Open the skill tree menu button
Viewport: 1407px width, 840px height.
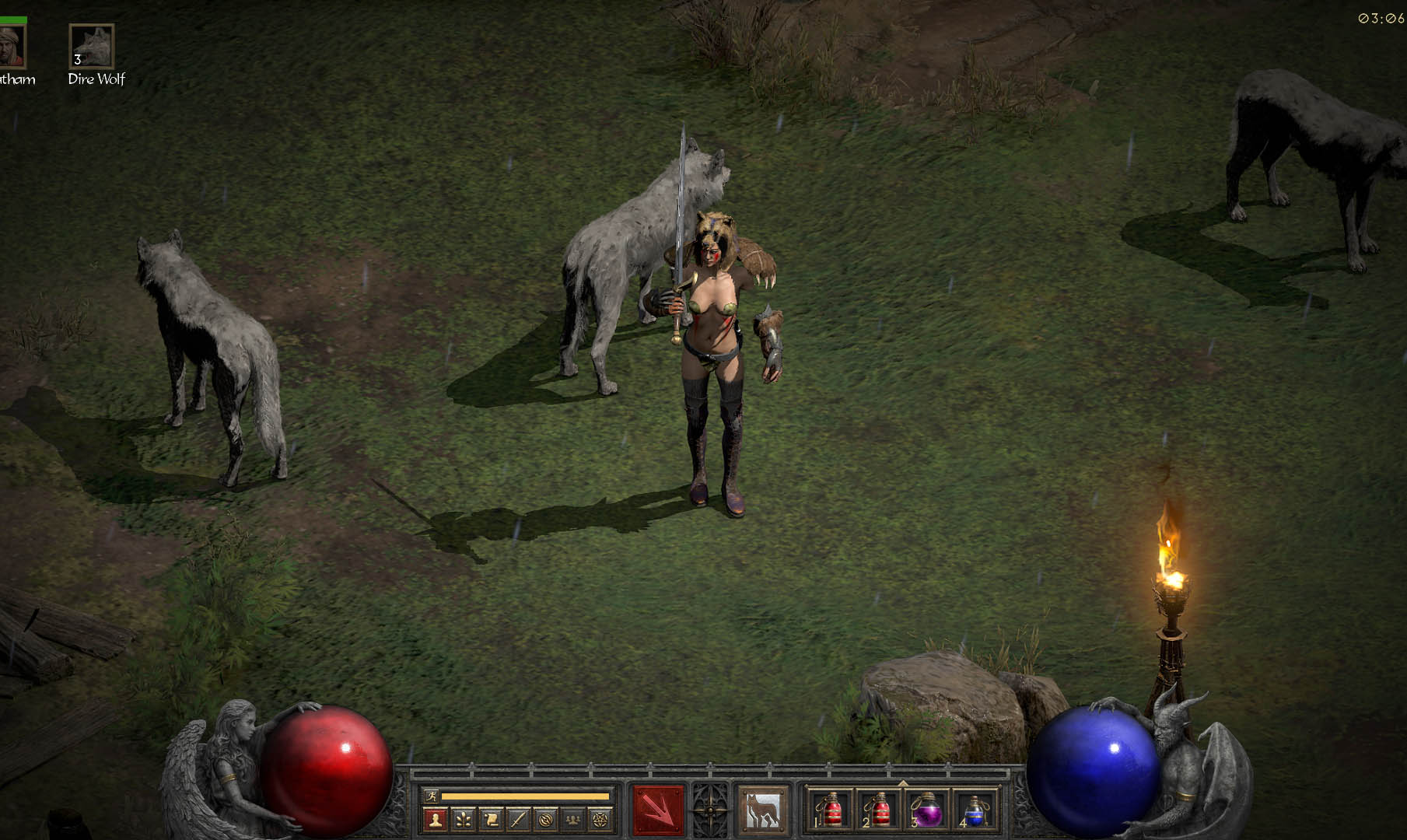pyautogui.click(x=463, y=819)
